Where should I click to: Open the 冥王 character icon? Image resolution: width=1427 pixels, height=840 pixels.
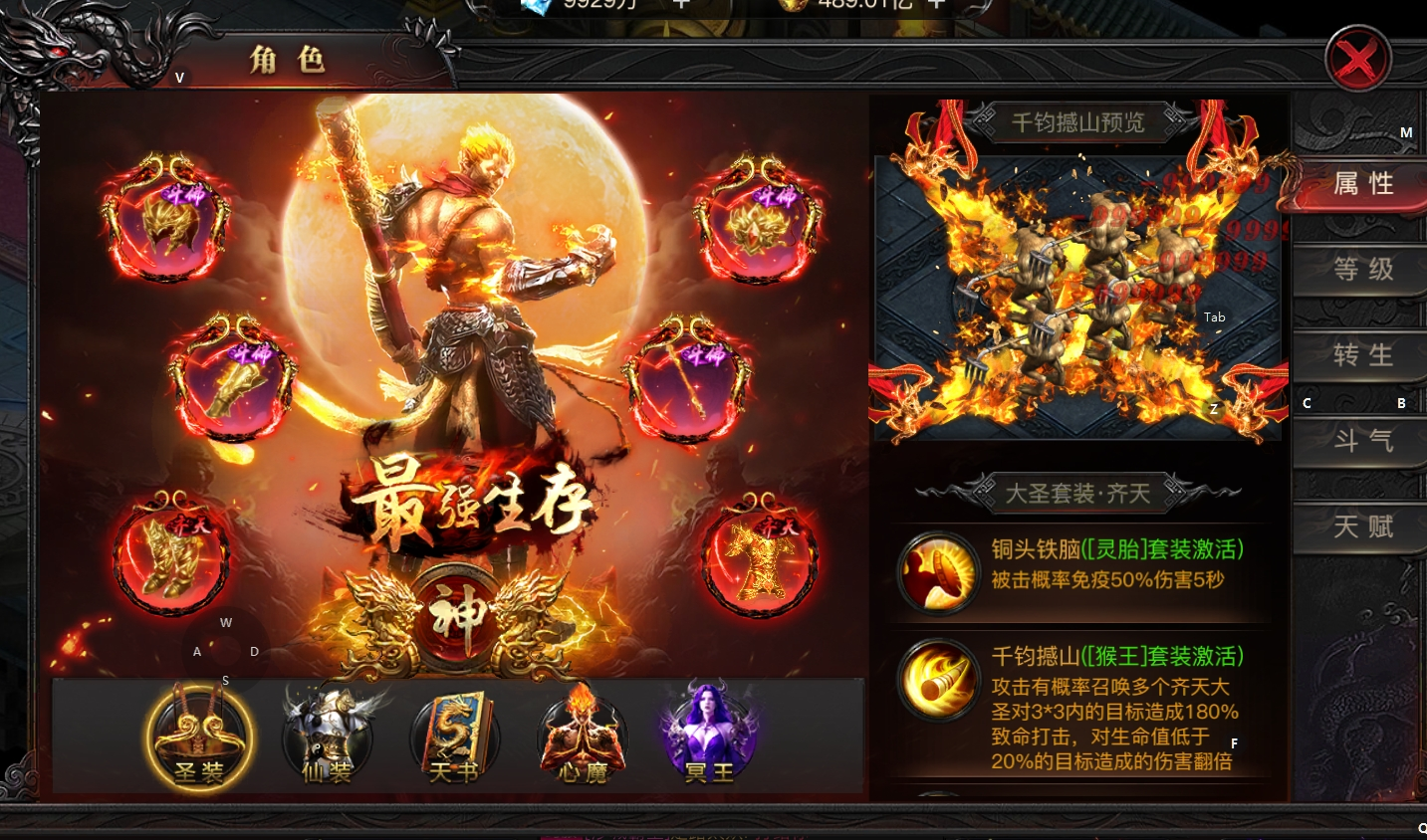(707, 736)
